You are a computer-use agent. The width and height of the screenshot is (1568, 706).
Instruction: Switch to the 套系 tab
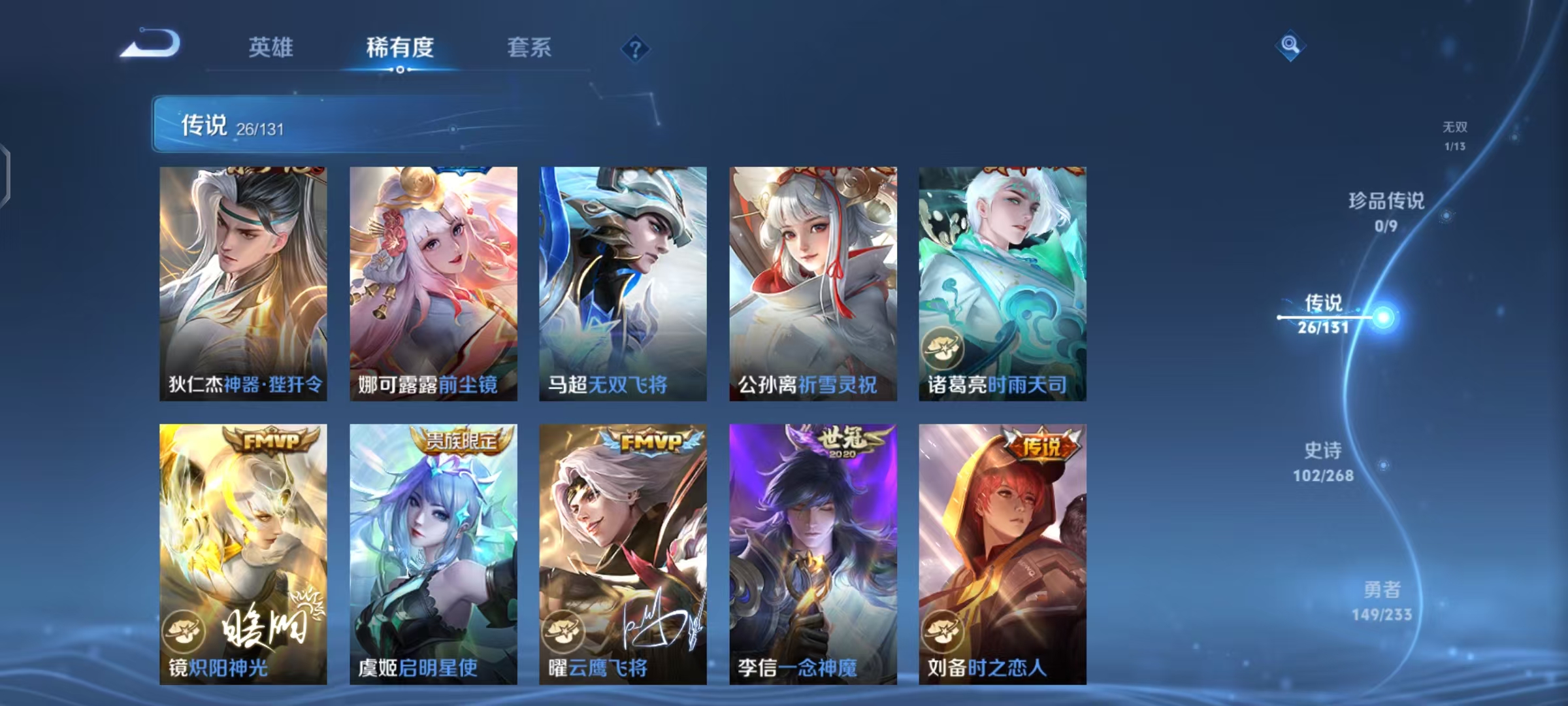(x=529, y=47)
